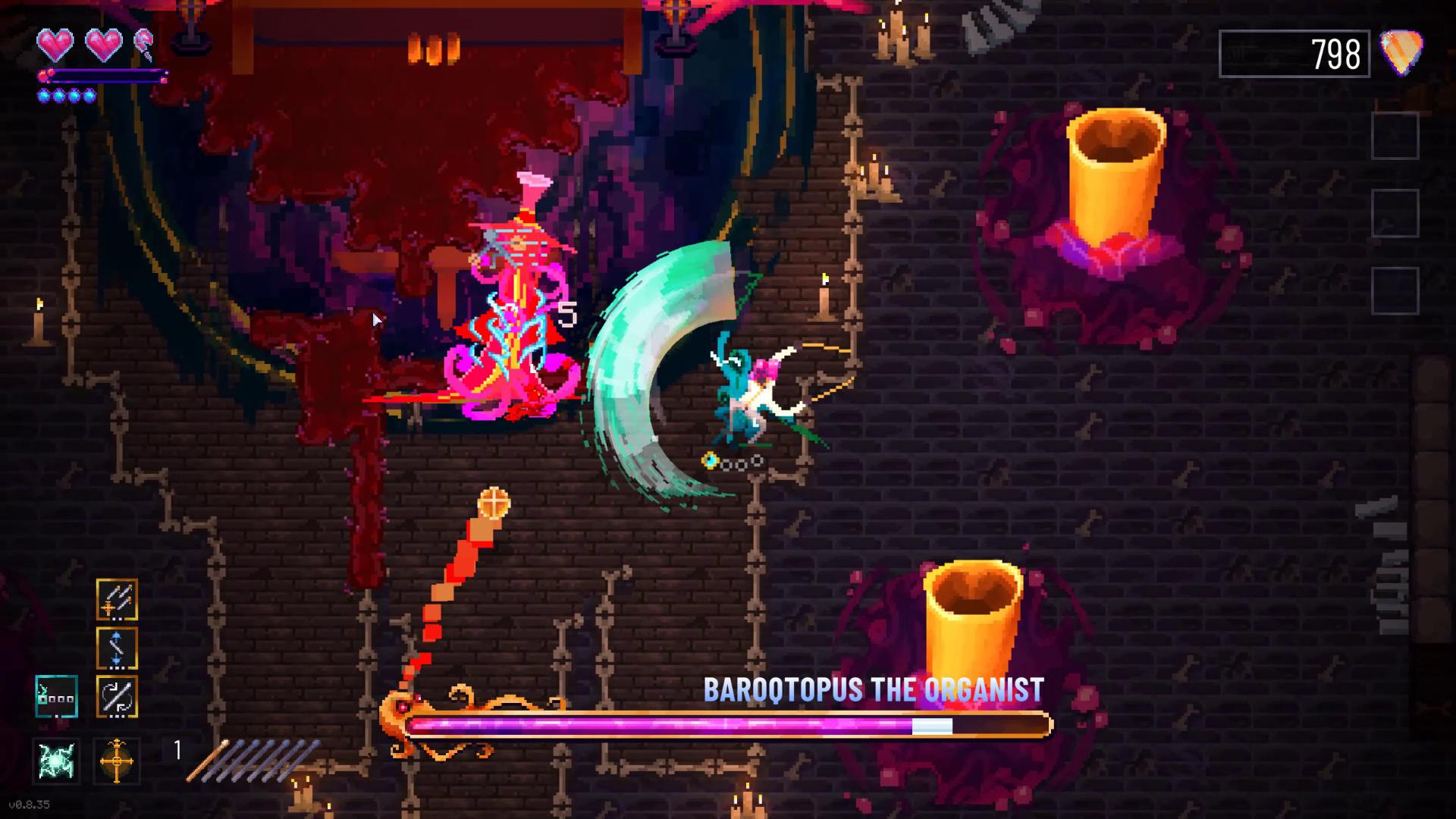Use the curved hook return ability

coord(117,696)
